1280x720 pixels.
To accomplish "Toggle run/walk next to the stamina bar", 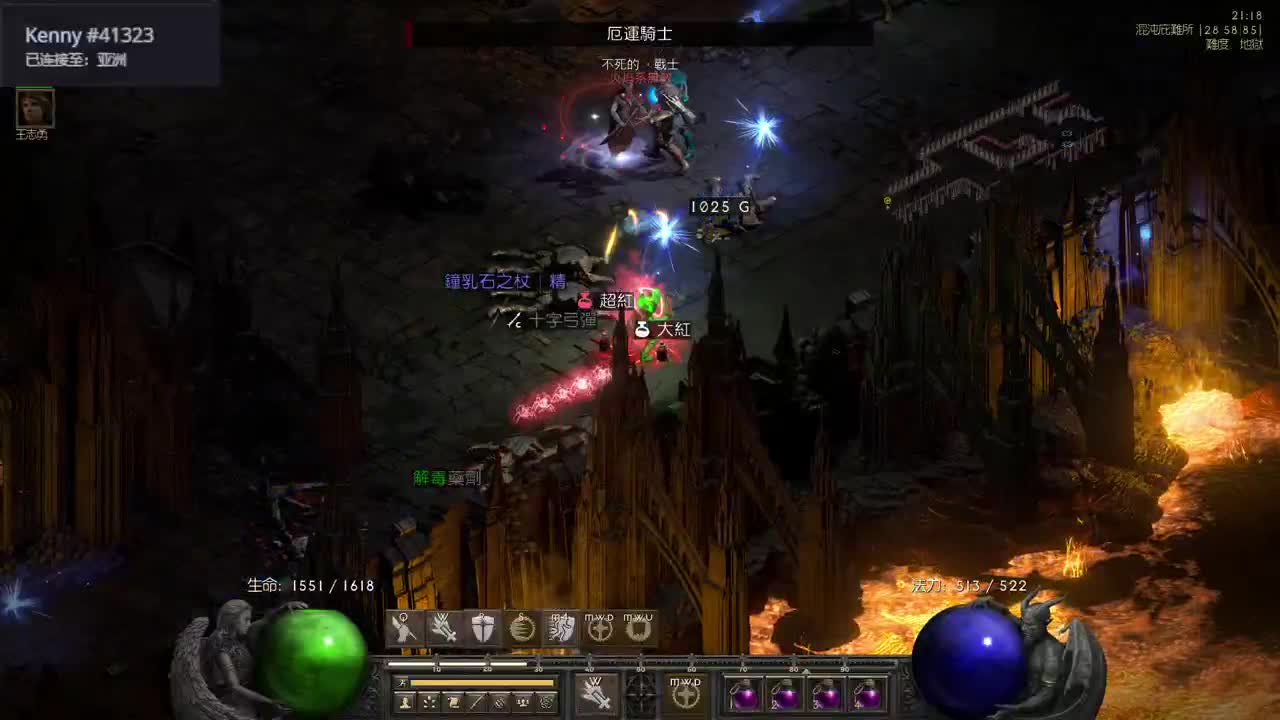I will pyautogui.click(x=402, y=682).
